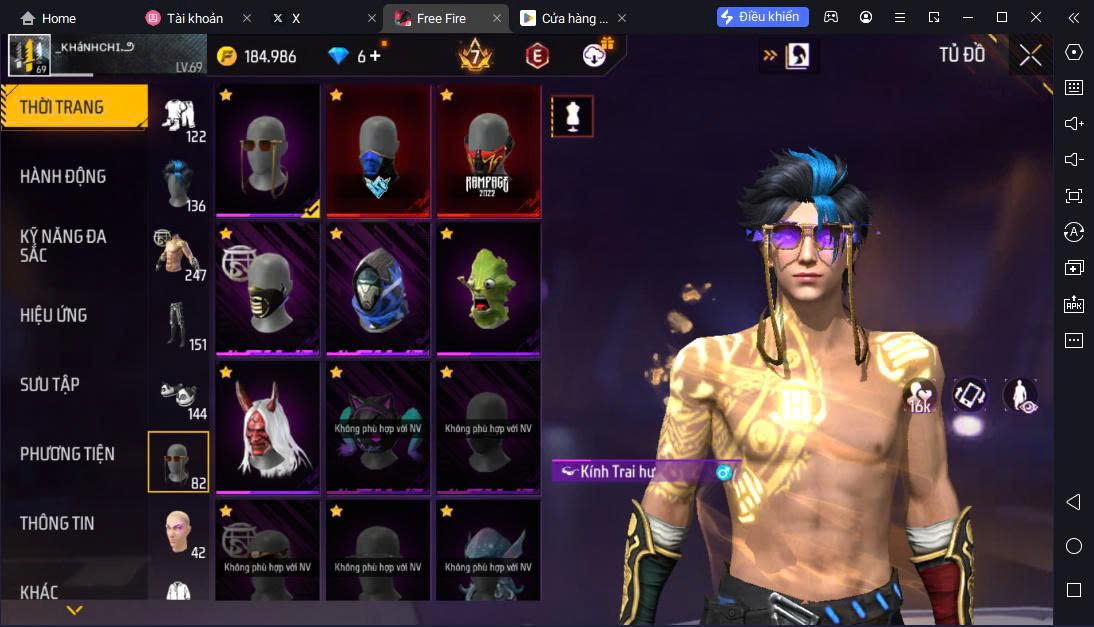This screenshot has width=1094, height=627.
Task: Pick the blue bandana face mask
Action: 378,150
